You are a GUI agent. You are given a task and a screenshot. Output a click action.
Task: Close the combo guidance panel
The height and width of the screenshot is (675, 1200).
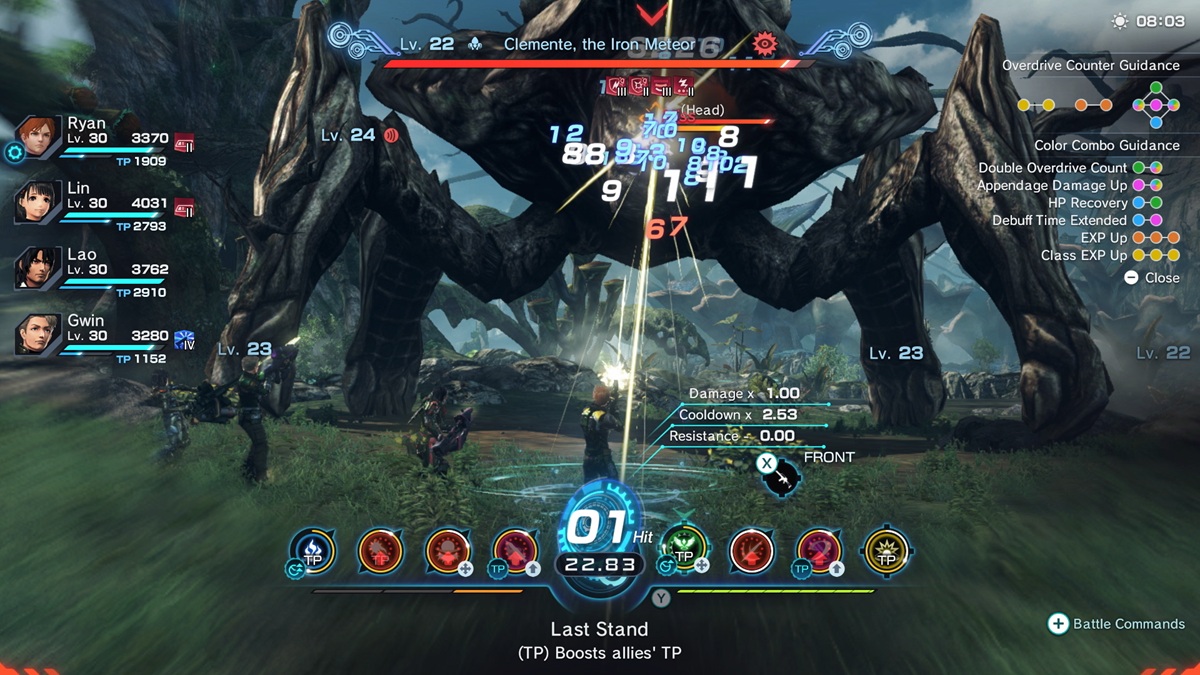[1151, 278]
